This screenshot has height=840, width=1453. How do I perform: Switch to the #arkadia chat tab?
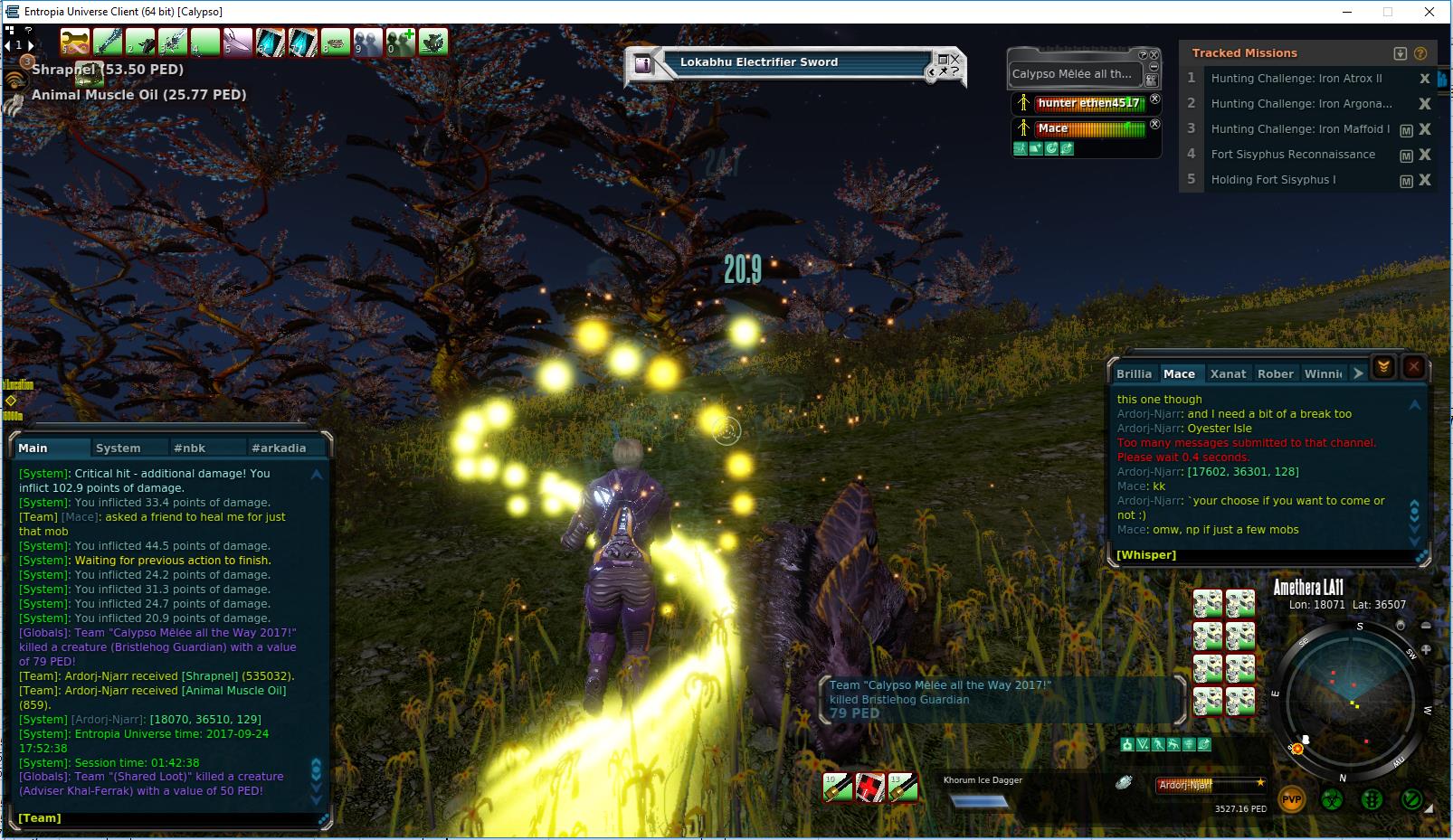279,448
